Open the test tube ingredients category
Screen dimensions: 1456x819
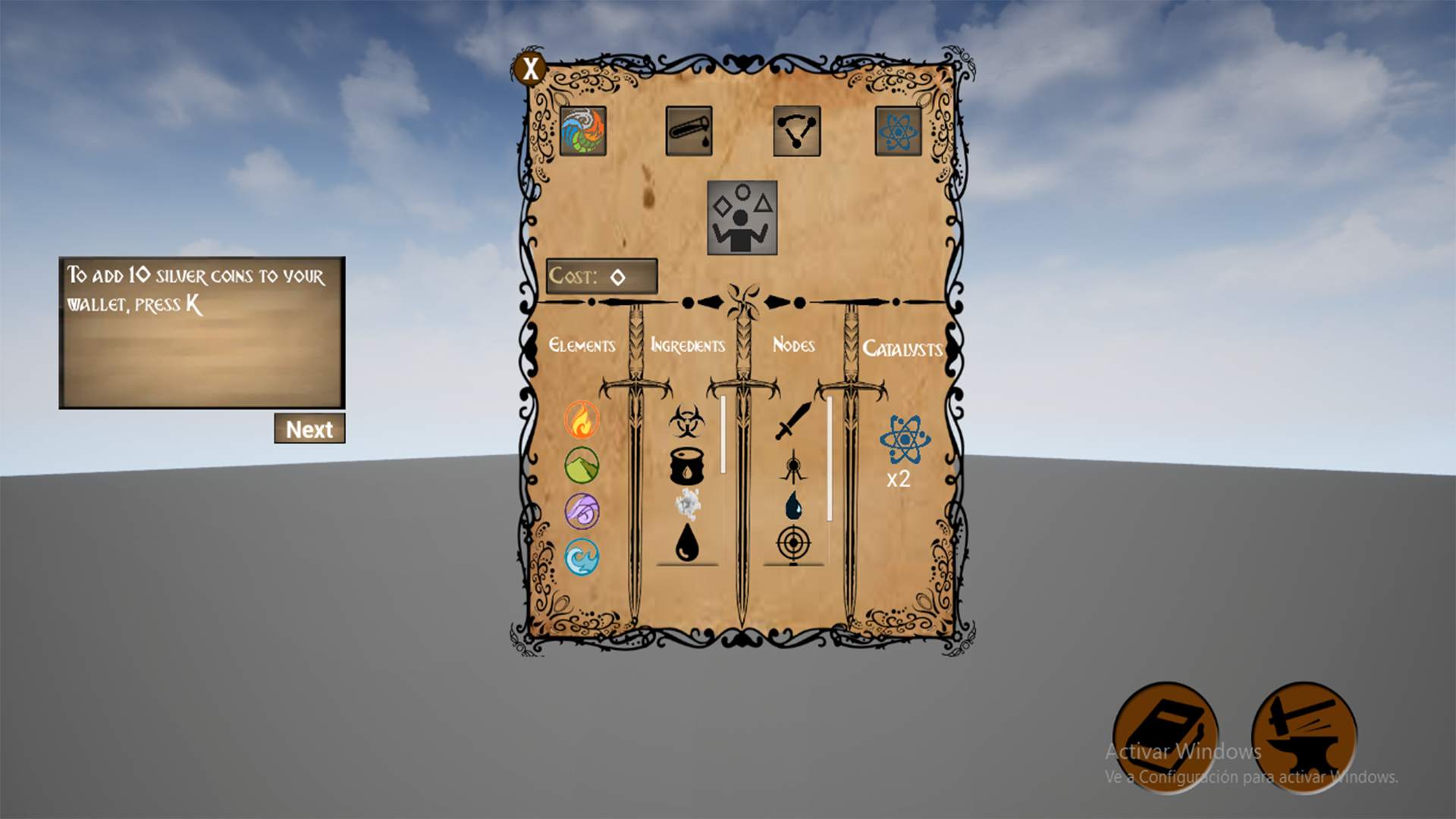(x=689, y=130)
